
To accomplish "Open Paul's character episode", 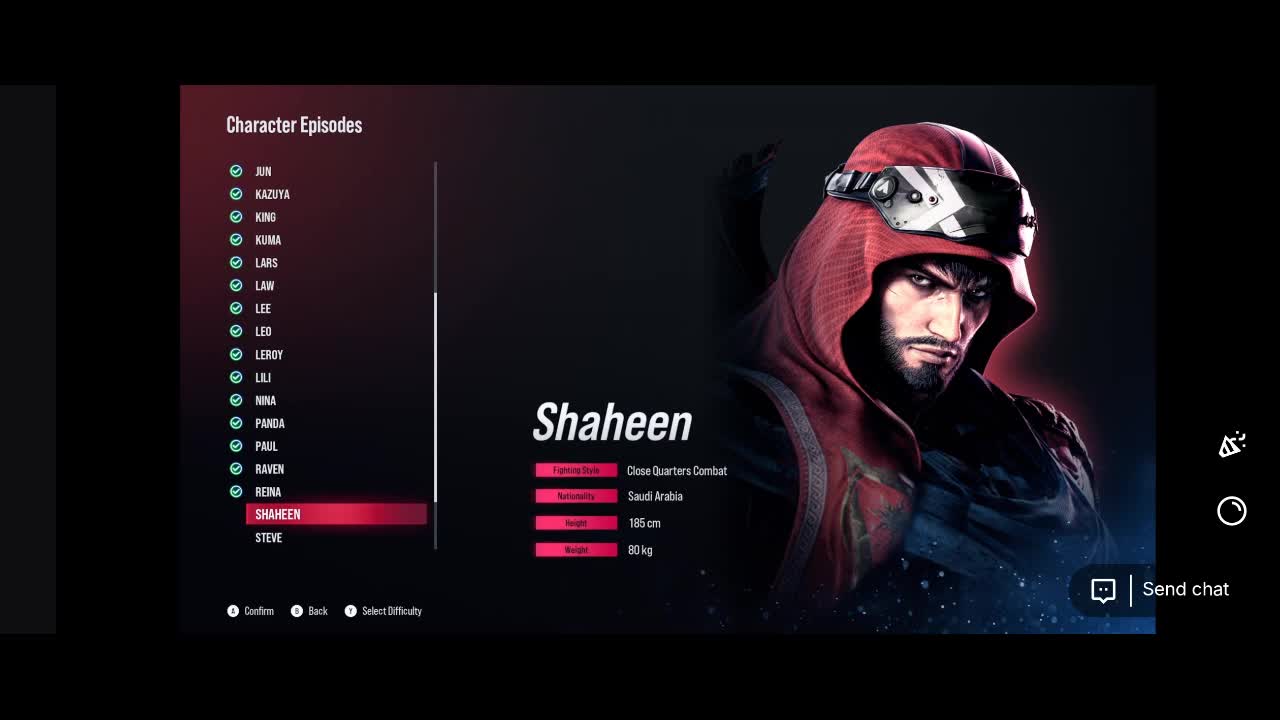I will pyautogui.click(x=266, y=447).
